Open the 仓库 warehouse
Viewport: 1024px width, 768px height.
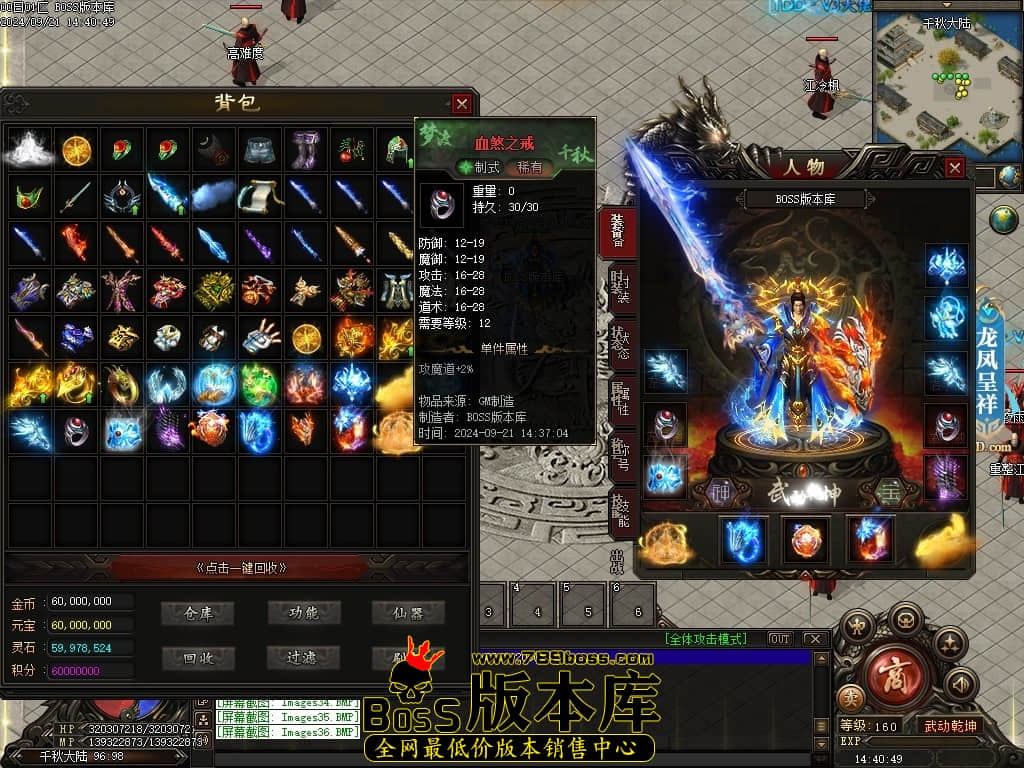[x=198, y=613]
